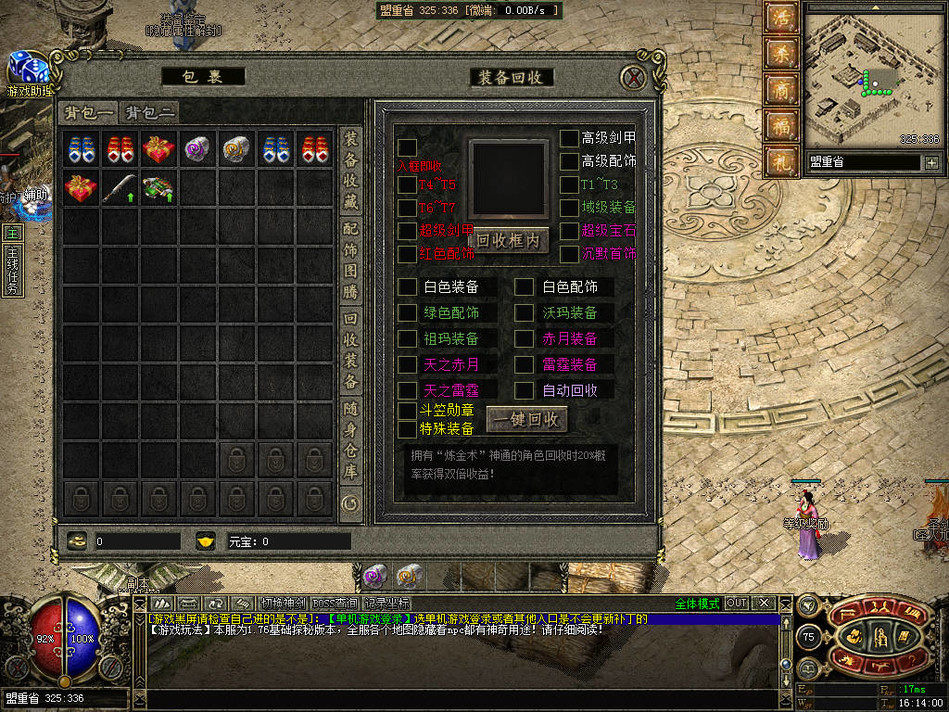The width and height of the screenshot is (949, 712).
Task: Select the curved sword in the bag
Action: tap(120, 188)
